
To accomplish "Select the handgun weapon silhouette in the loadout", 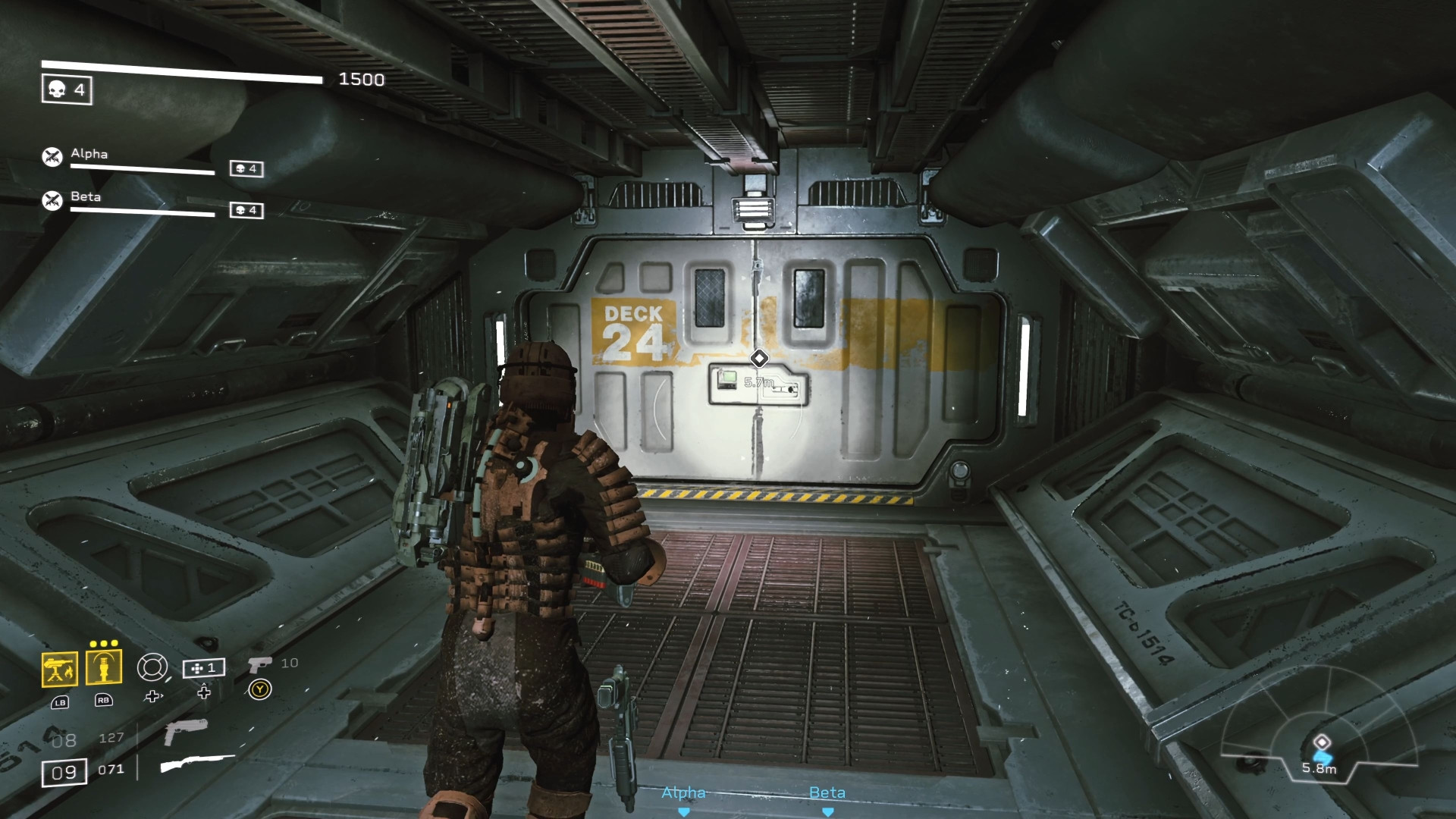I will coord(185,734).
